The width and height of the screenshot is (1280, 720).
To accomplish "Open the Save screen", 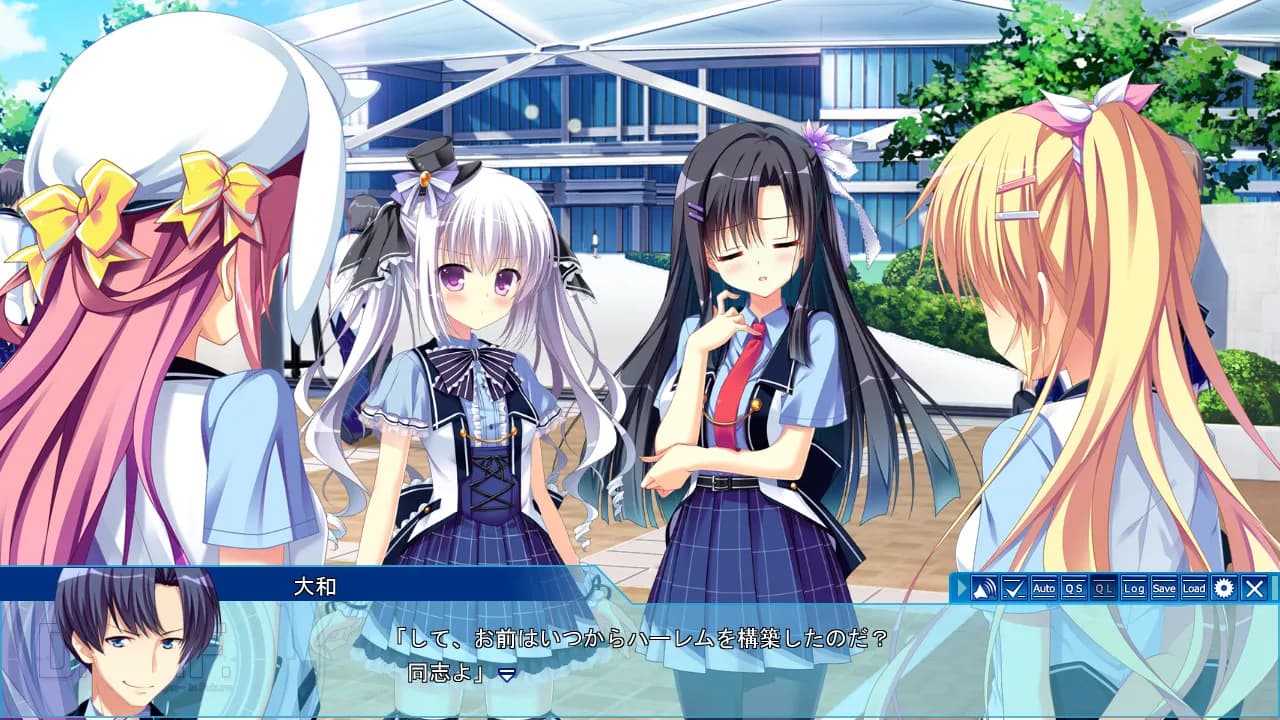I will tap(1162, 589).
